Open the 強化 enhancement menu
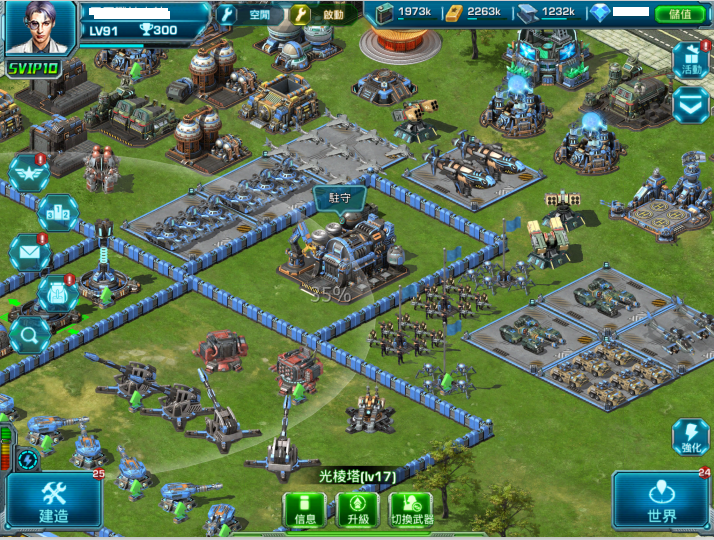Screen dimensions: 714x540 coord(692,439)
